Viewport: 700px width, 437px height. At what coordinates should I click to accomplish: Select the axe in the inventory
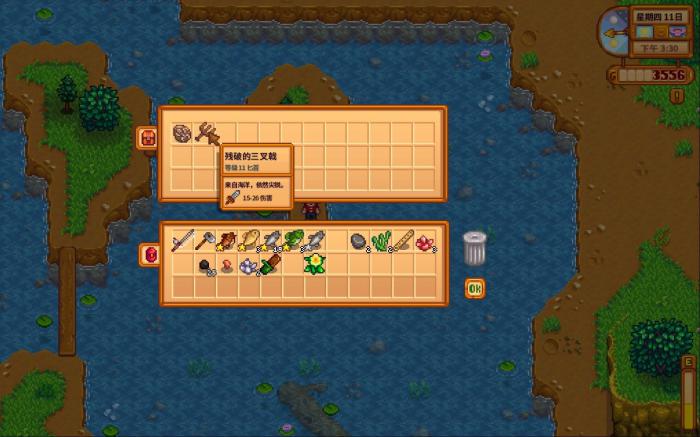coord(204,241)
